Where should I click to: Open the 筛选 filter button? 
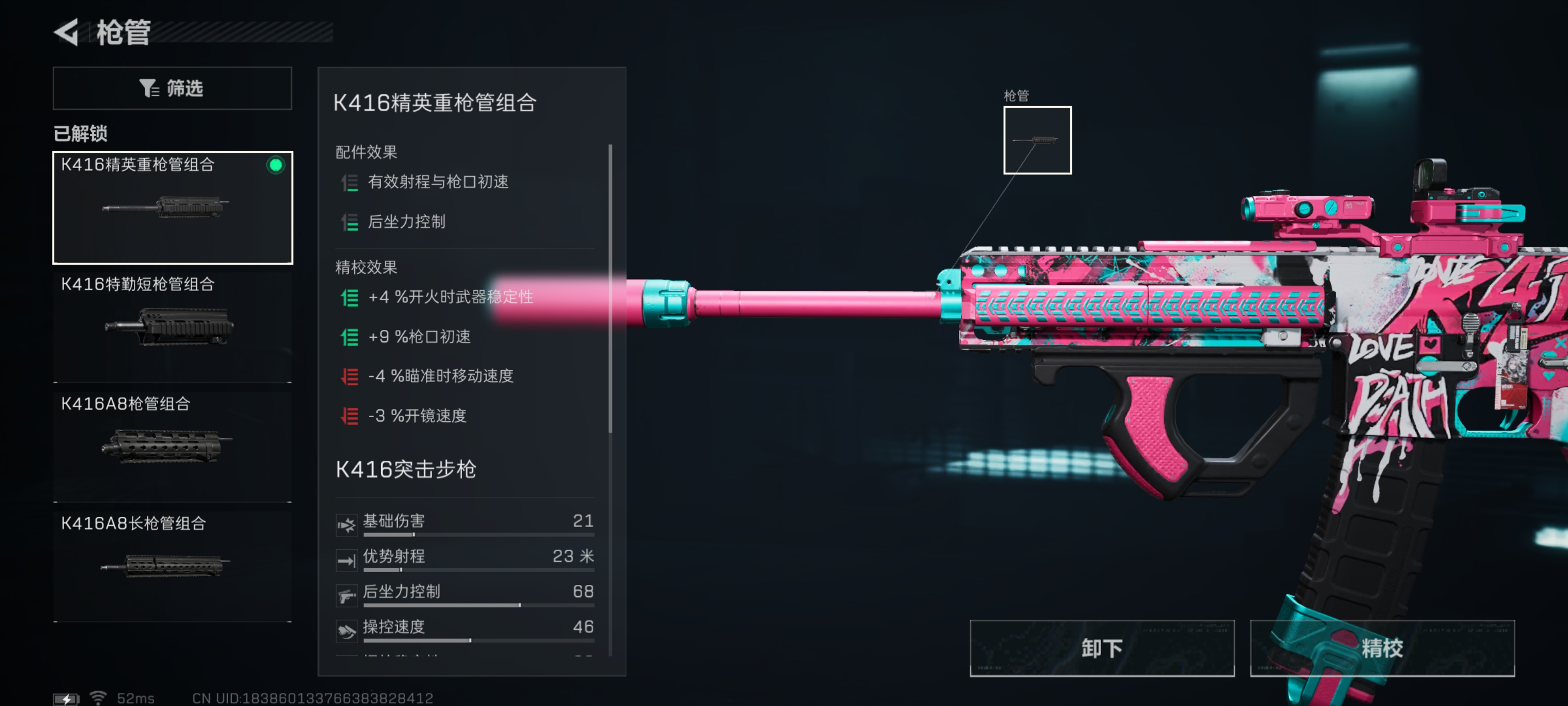coord(172,88)
